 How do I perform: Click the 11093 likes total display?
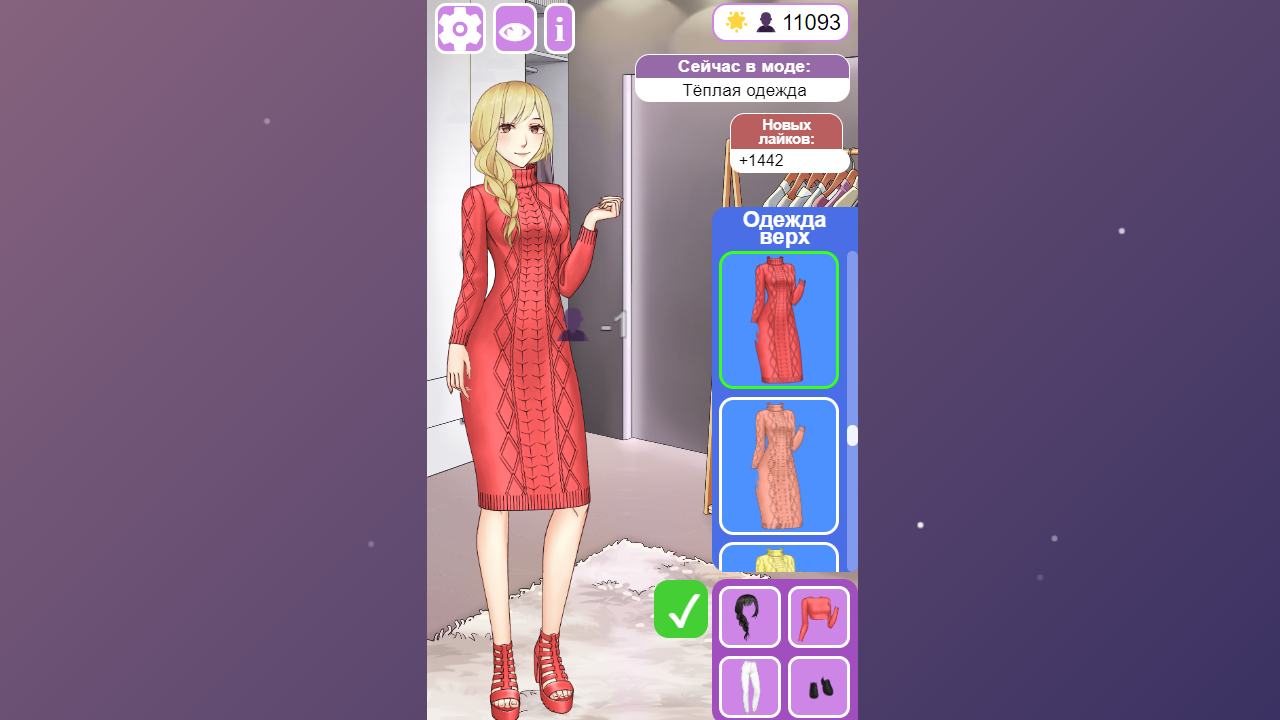(812, 21)
